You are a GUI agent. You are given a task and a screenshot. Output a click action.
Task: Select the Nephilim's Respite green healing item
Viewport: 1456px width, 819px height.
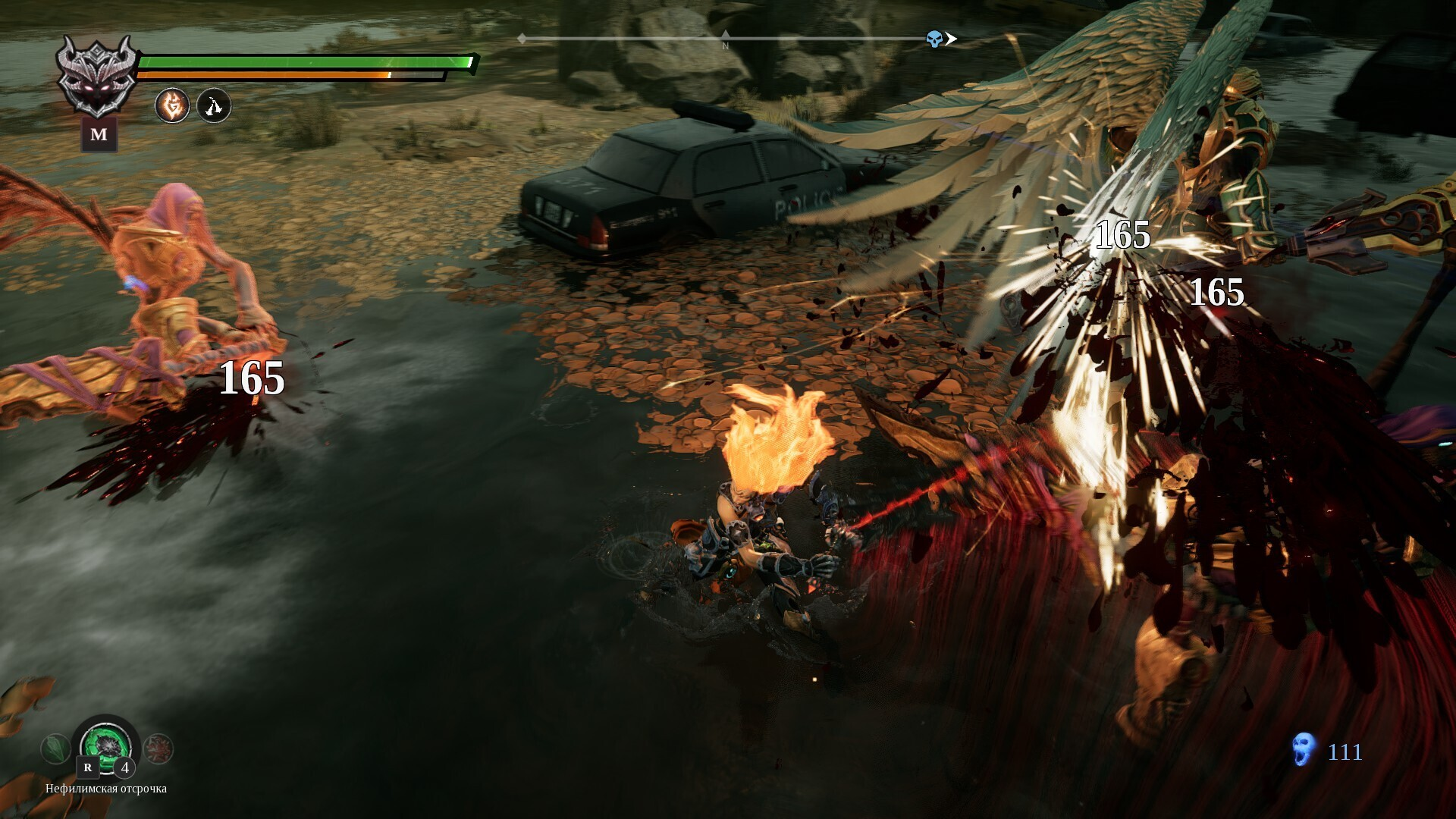coord(107,745)
